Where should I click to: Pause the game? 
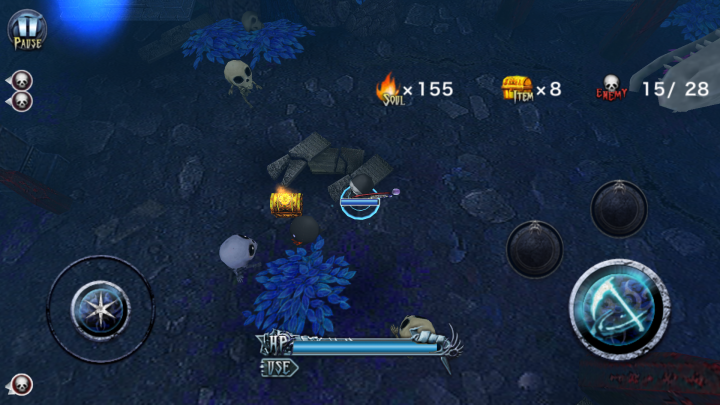pyautogui.click(x=27, y=28)
